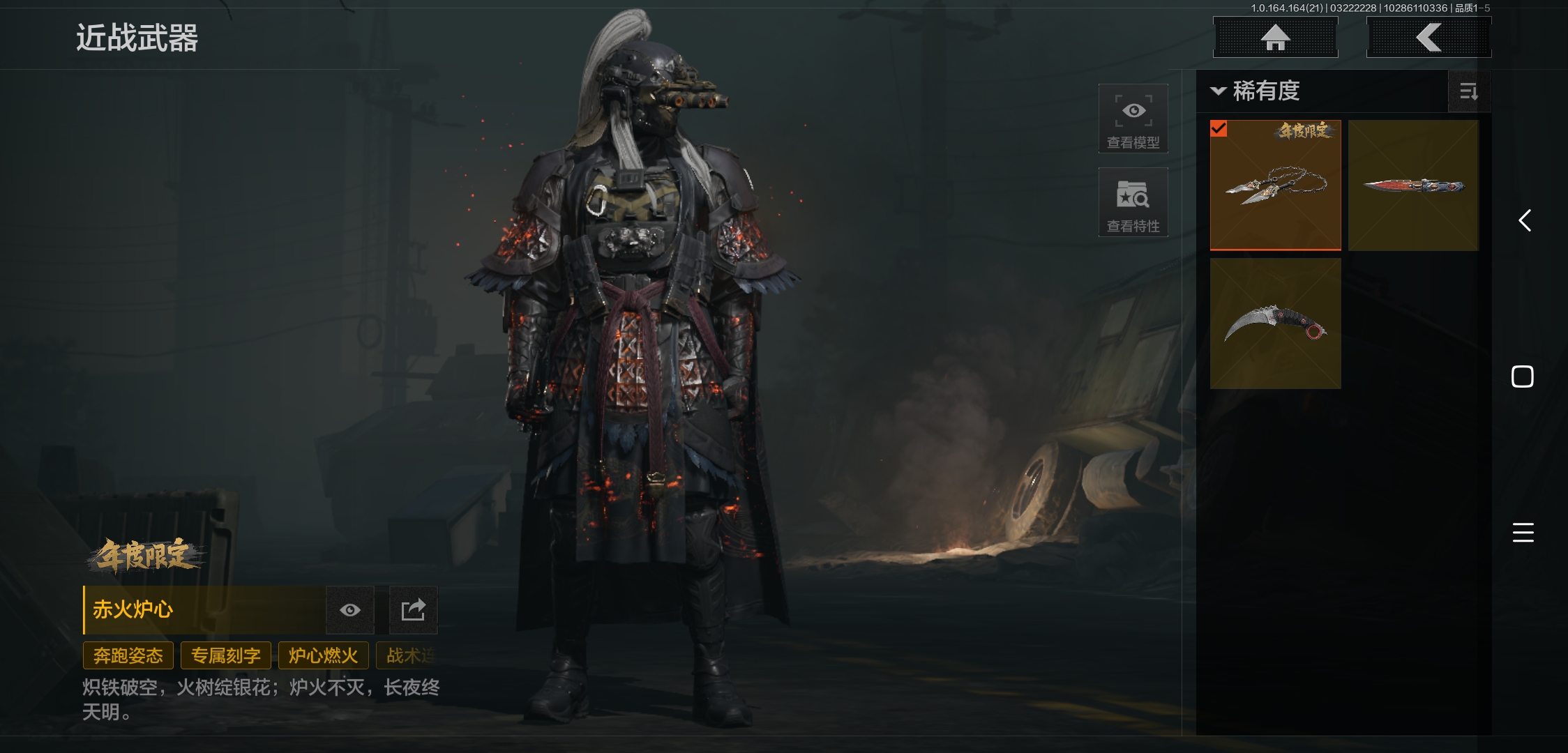Viewport: 1568px width, 753px height.
Task: Open the 稀有度 rarity sort dropdown
Action: click(x=1257, y=91)
